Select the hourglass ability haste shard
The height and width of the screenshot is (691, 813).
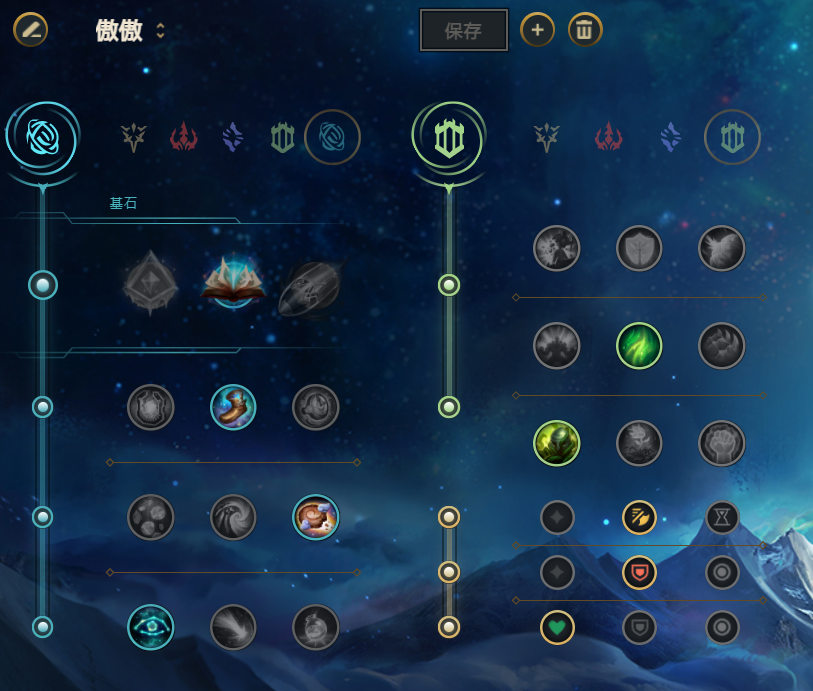(x=721, y=517)
